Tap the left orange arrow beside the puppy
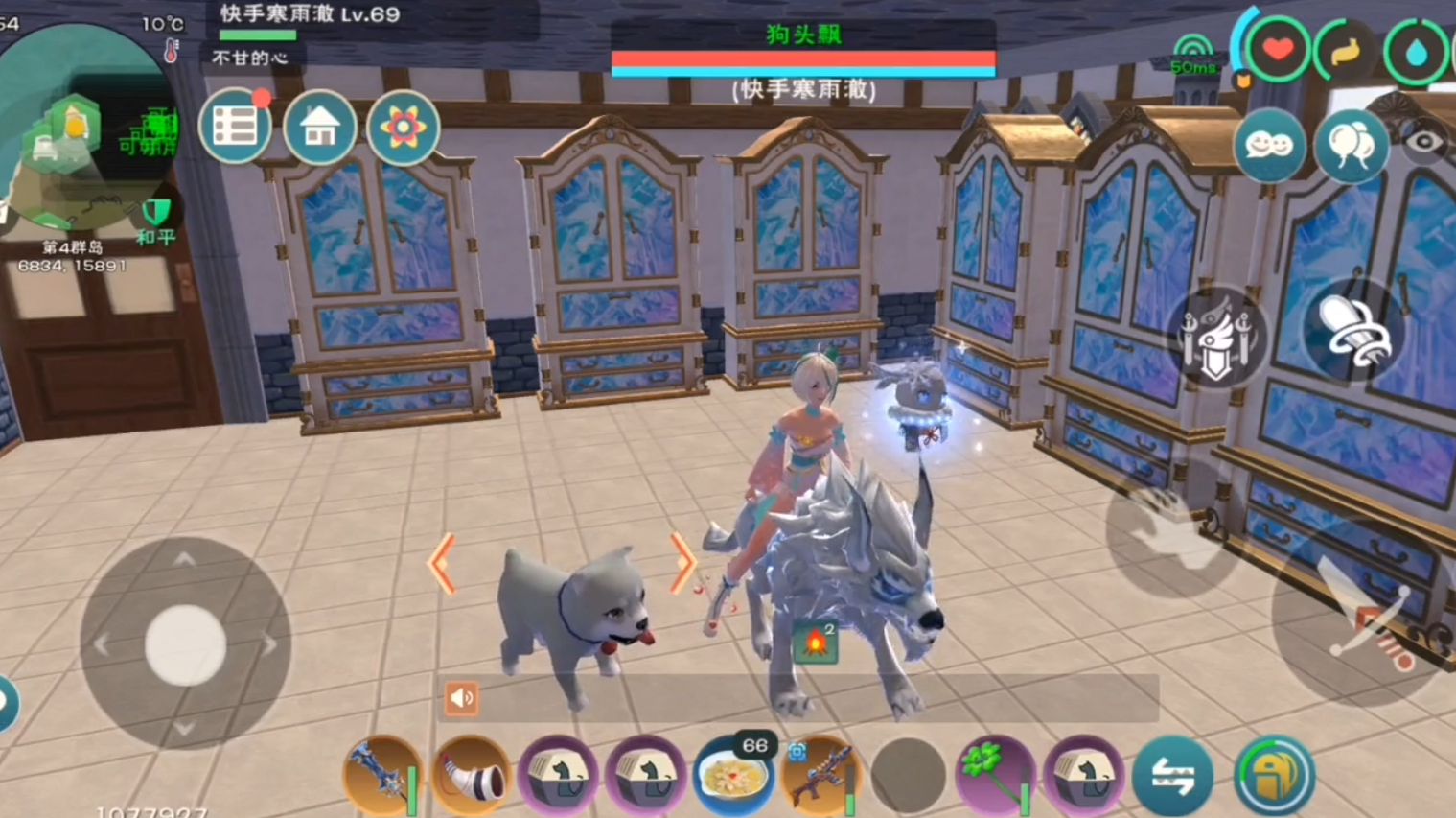This screenshot has width=1456, height=818. [443, 565]
